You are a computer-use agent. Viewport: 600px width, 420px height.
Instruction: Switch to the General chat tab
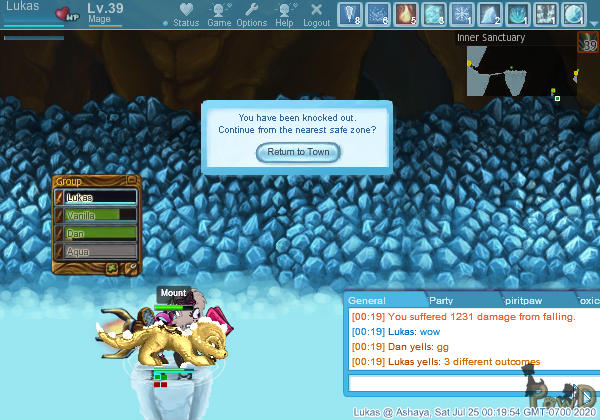pyautogui.click(x=368, y=300)
